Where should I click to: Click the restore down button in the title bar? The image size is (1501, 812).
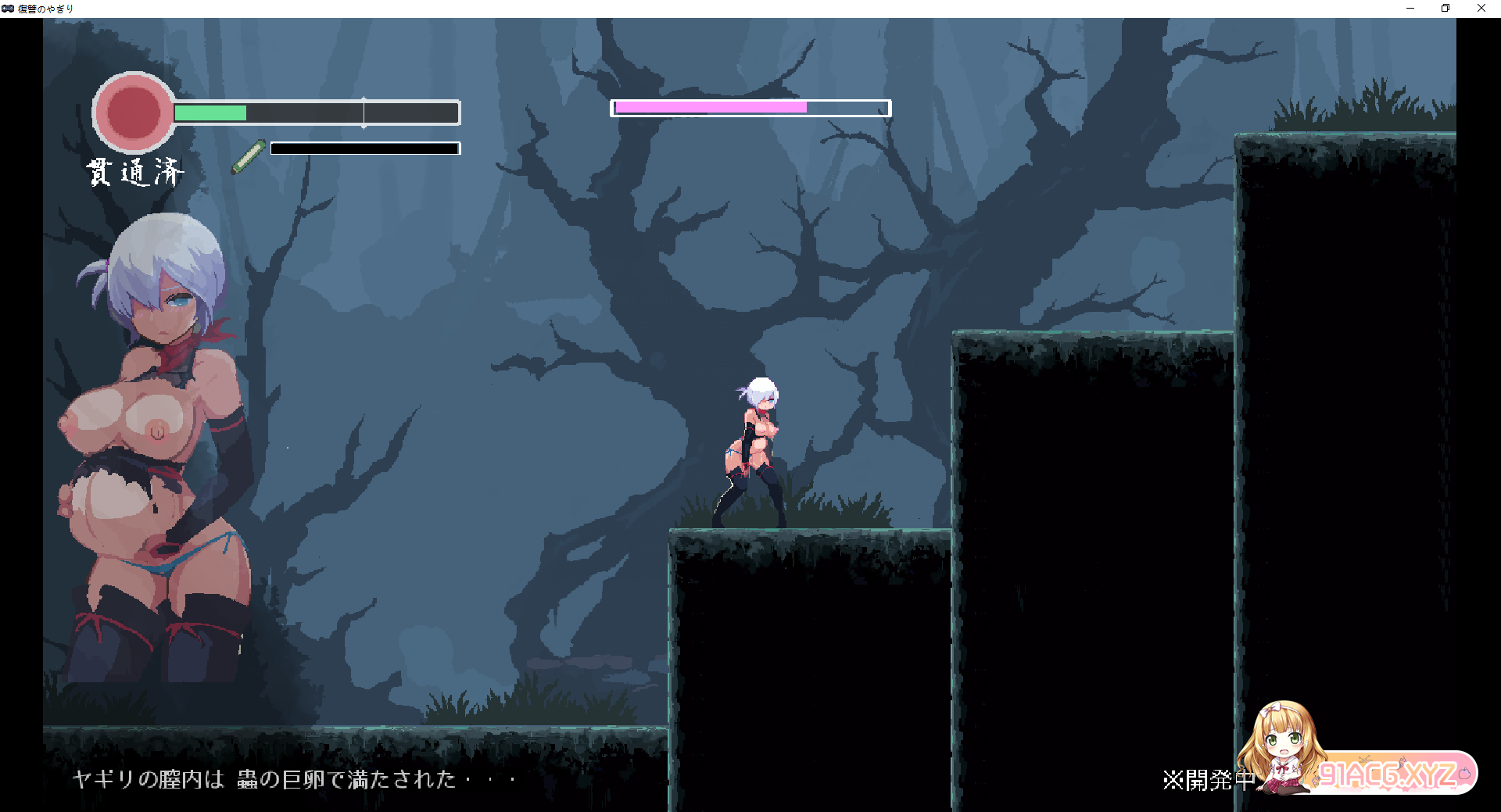(1445, 8)
